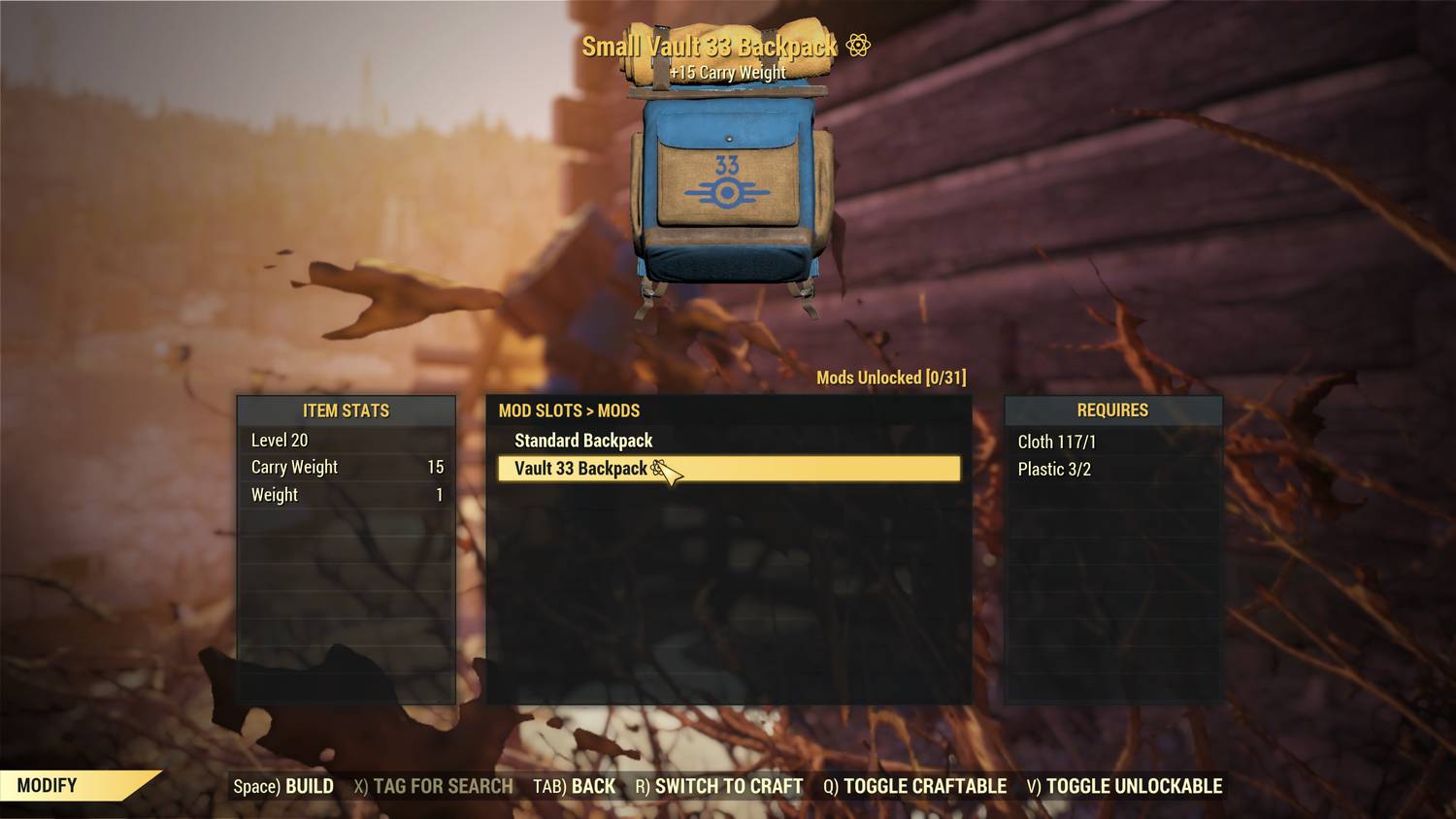The image size is (1456, 819).
Task: Select the Standard Backpack mod
Action: (x=583, y=441)
